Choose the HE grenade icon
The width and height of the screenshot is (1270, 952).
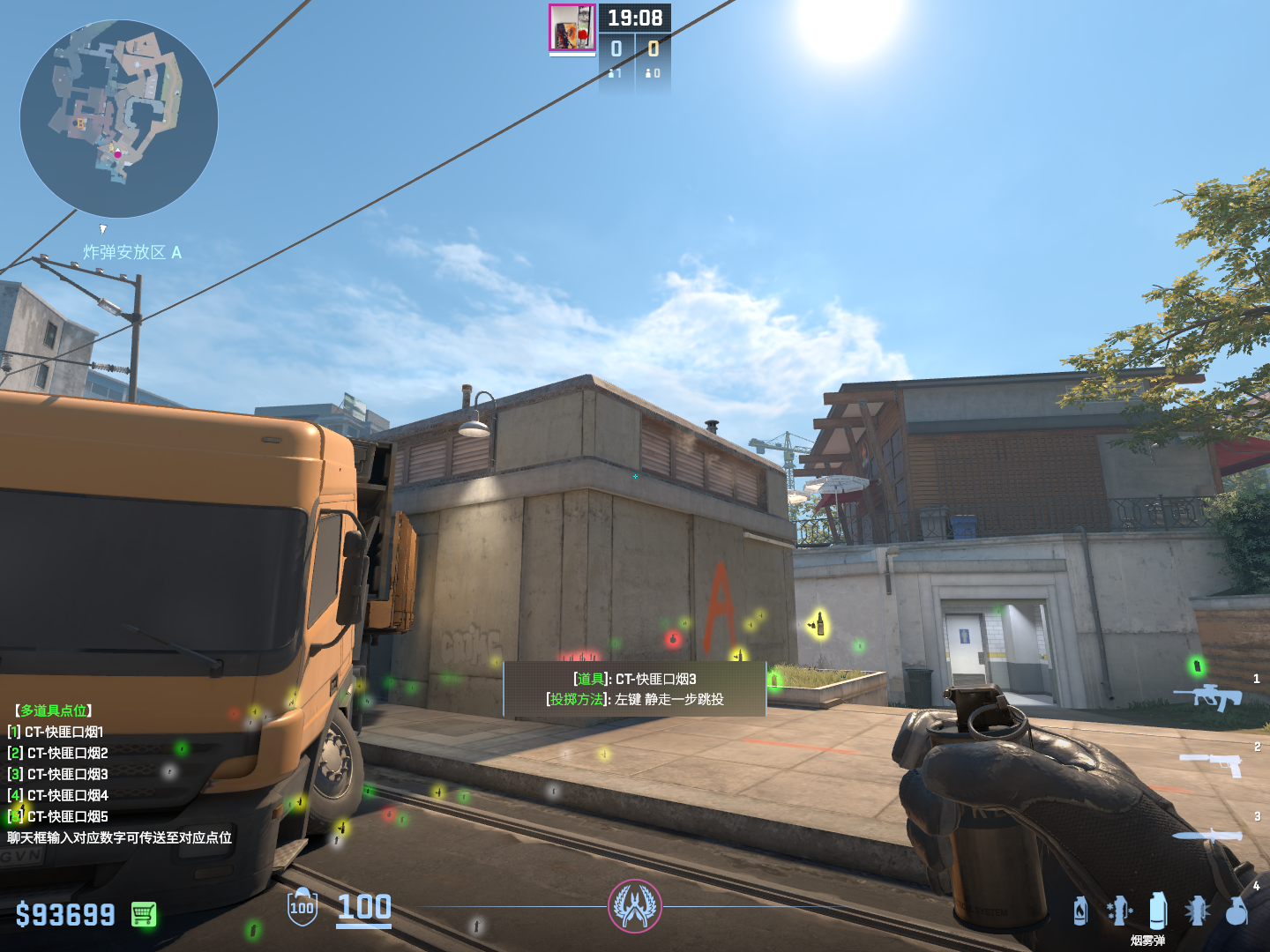coord(1236,911)
